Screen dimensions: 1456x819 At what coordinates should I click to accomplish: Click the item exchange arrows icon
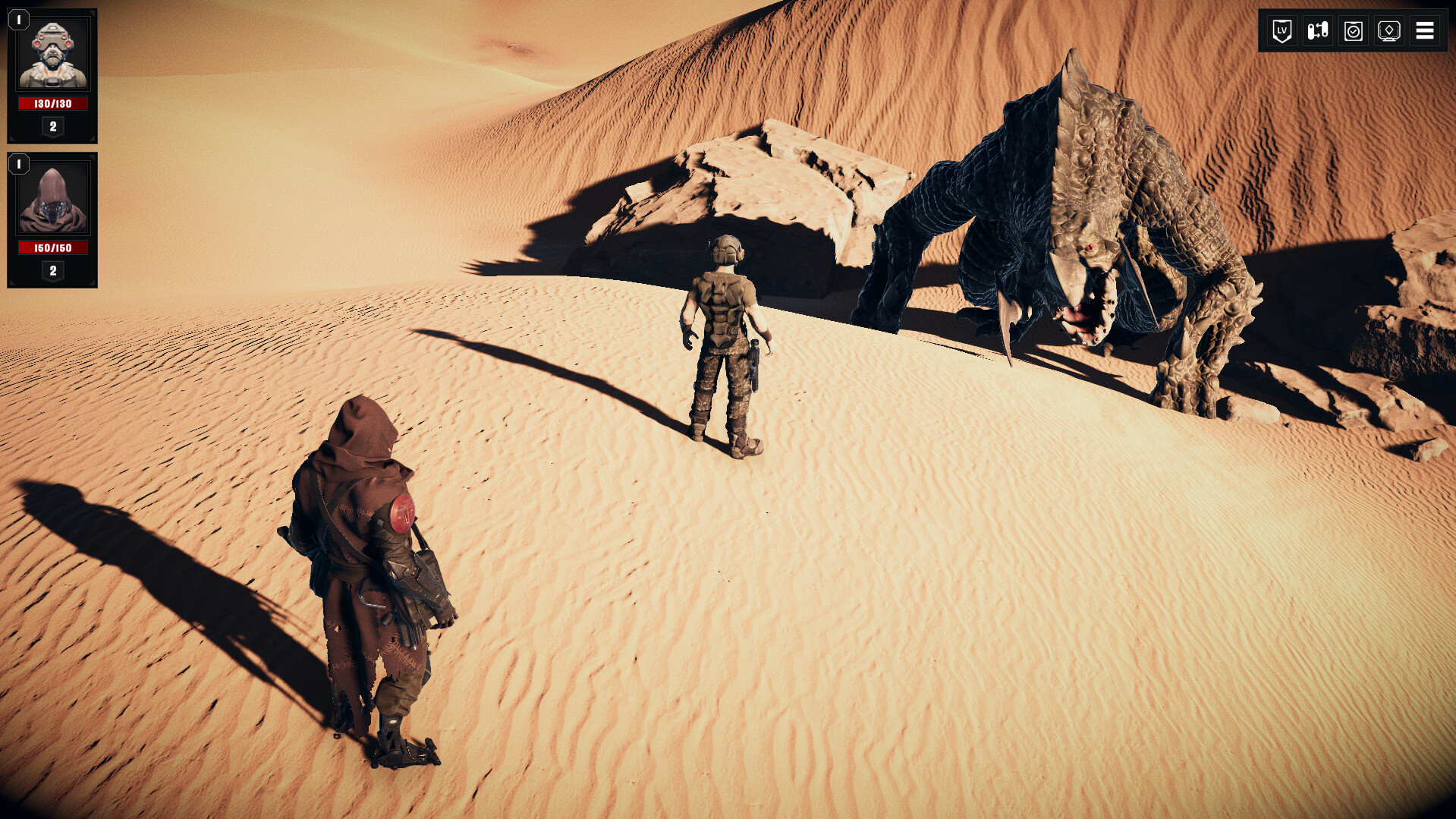(1316, 31)
